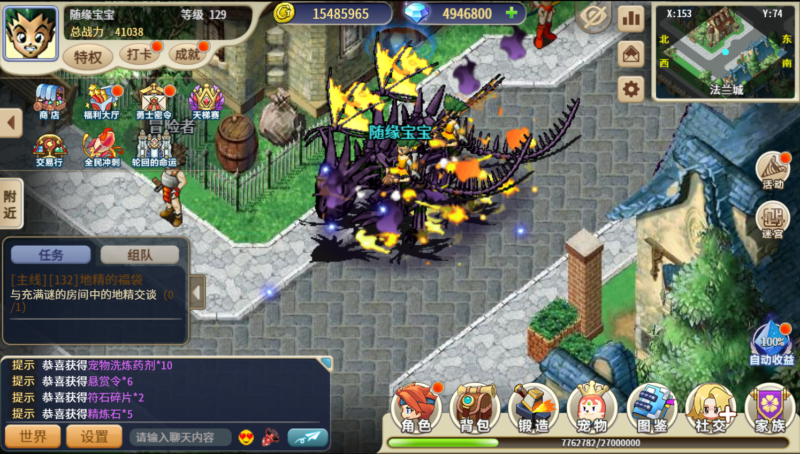Tap the 打卡 check-in button
This screenshot has width=800, height=454.
coord(139,55)
